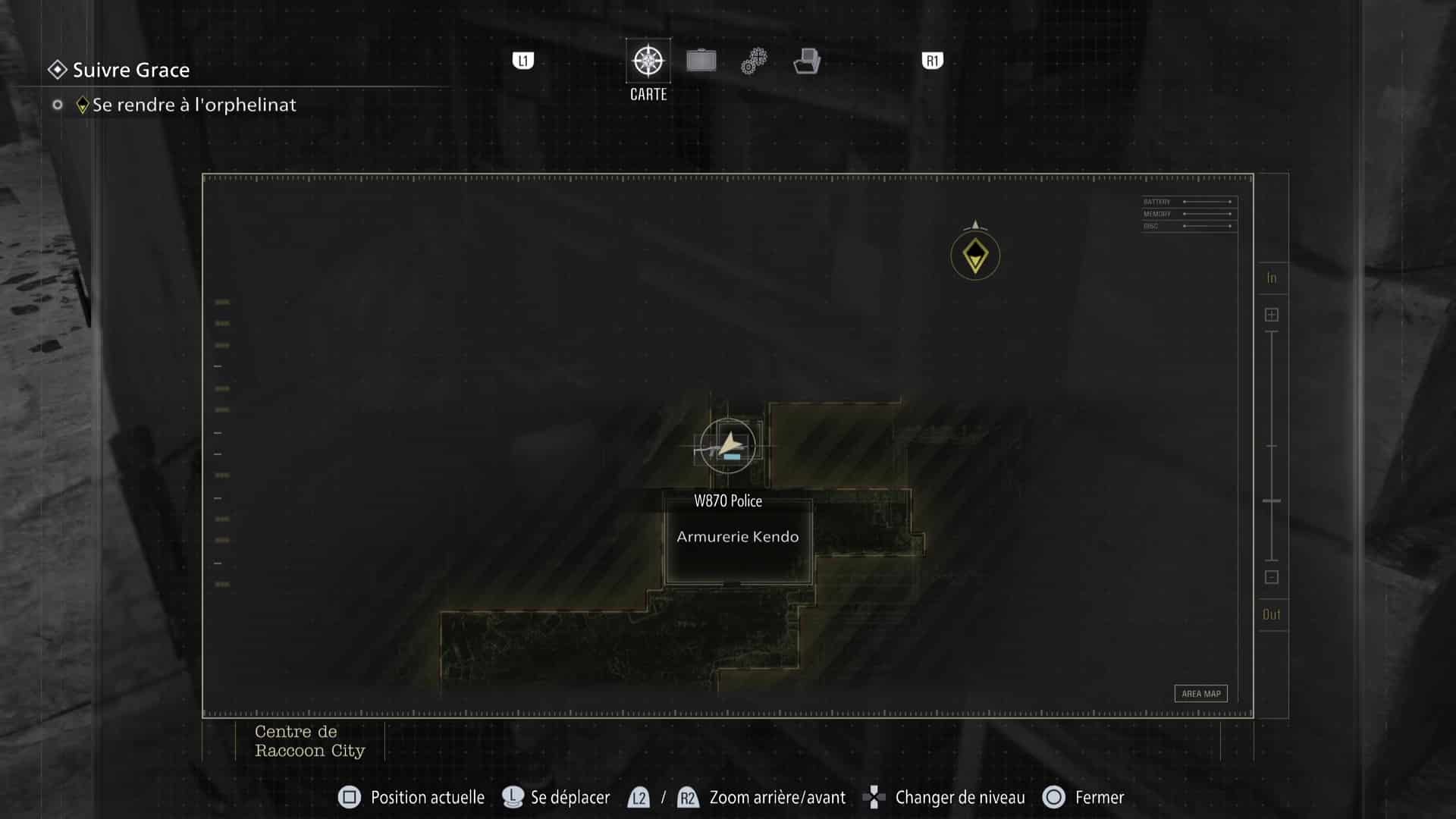Toggle the MEMORY gauge indicator
Image resolution: width=1456 pixels, height=819 pixels.
(1187, 213)
